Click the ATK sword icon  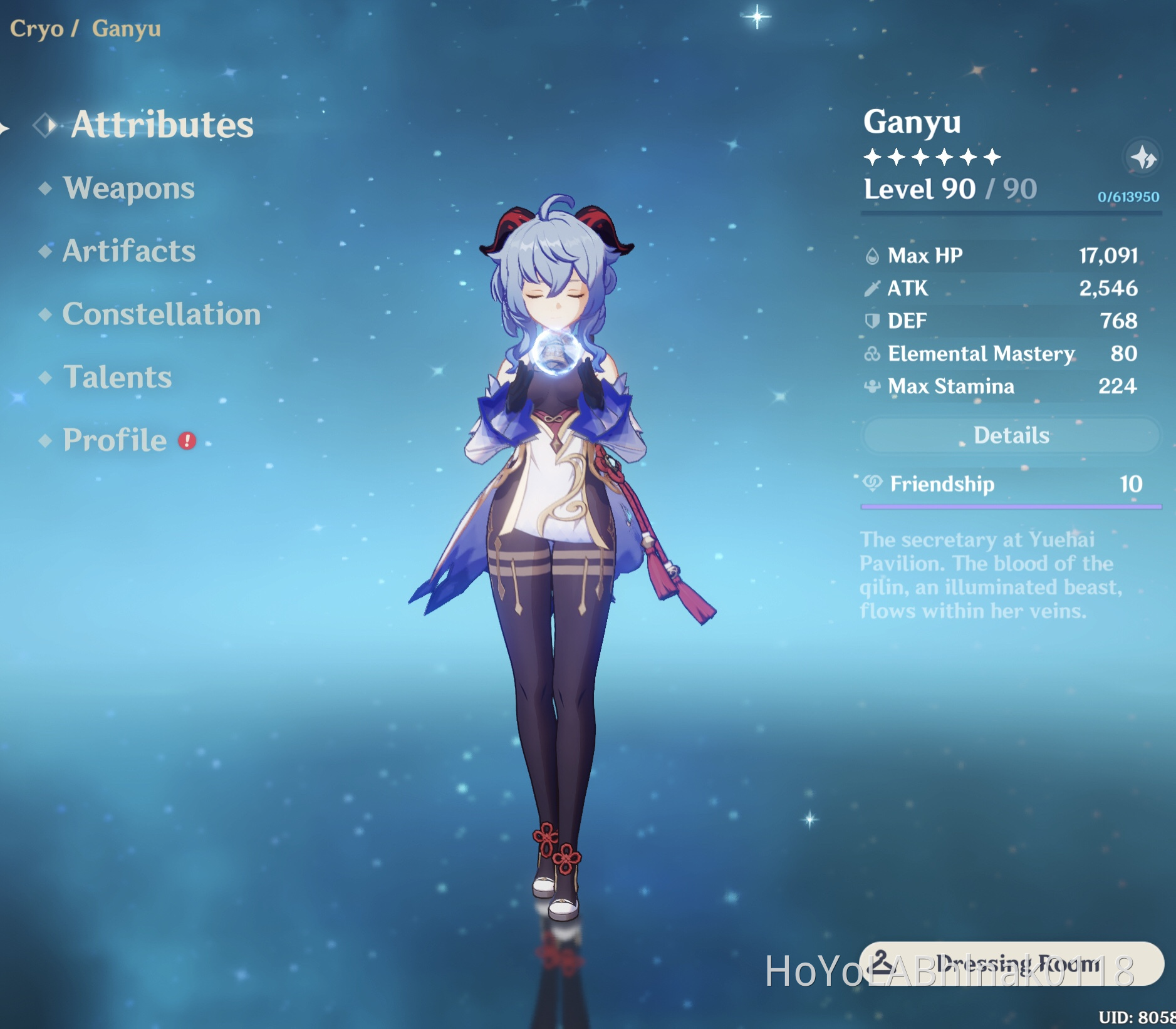(872, 288)
